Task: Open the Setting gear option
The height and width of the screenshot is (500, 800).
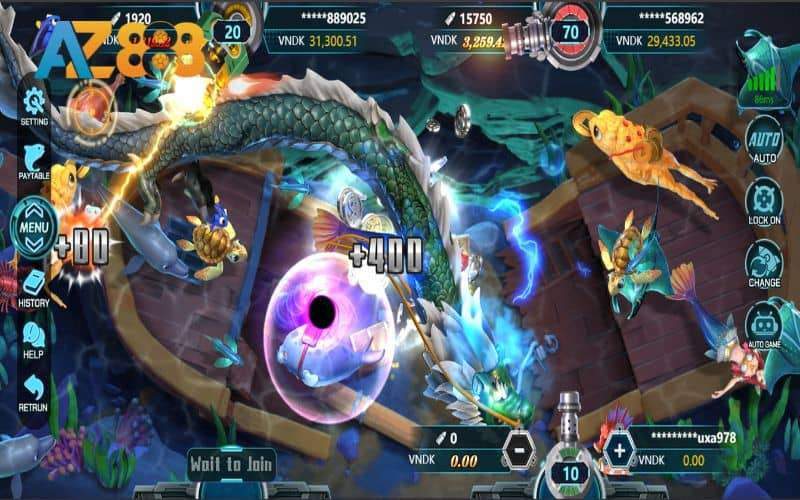Action: 34,103
